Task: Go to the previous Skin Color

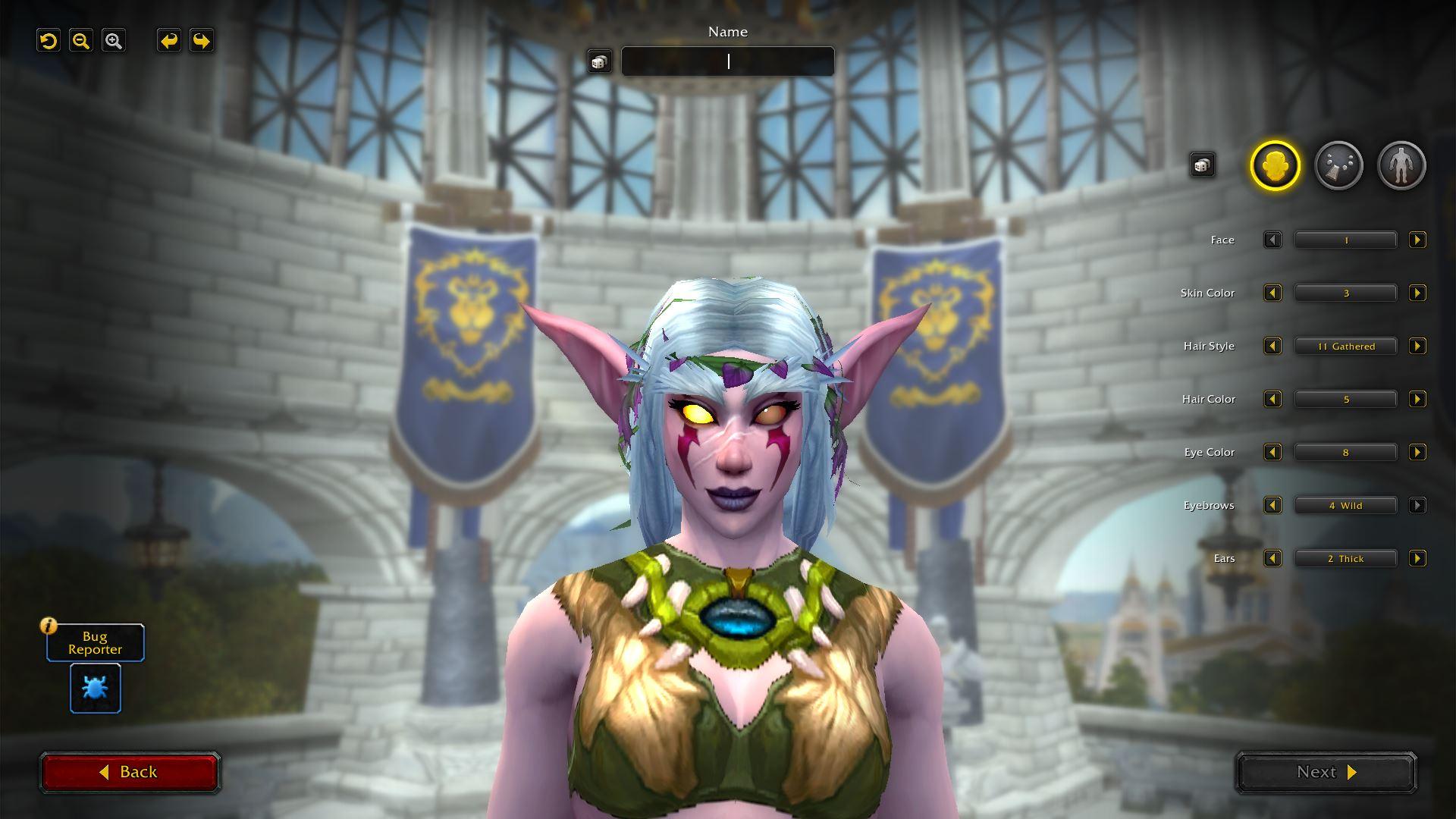Action: [x=1272, y=293]
